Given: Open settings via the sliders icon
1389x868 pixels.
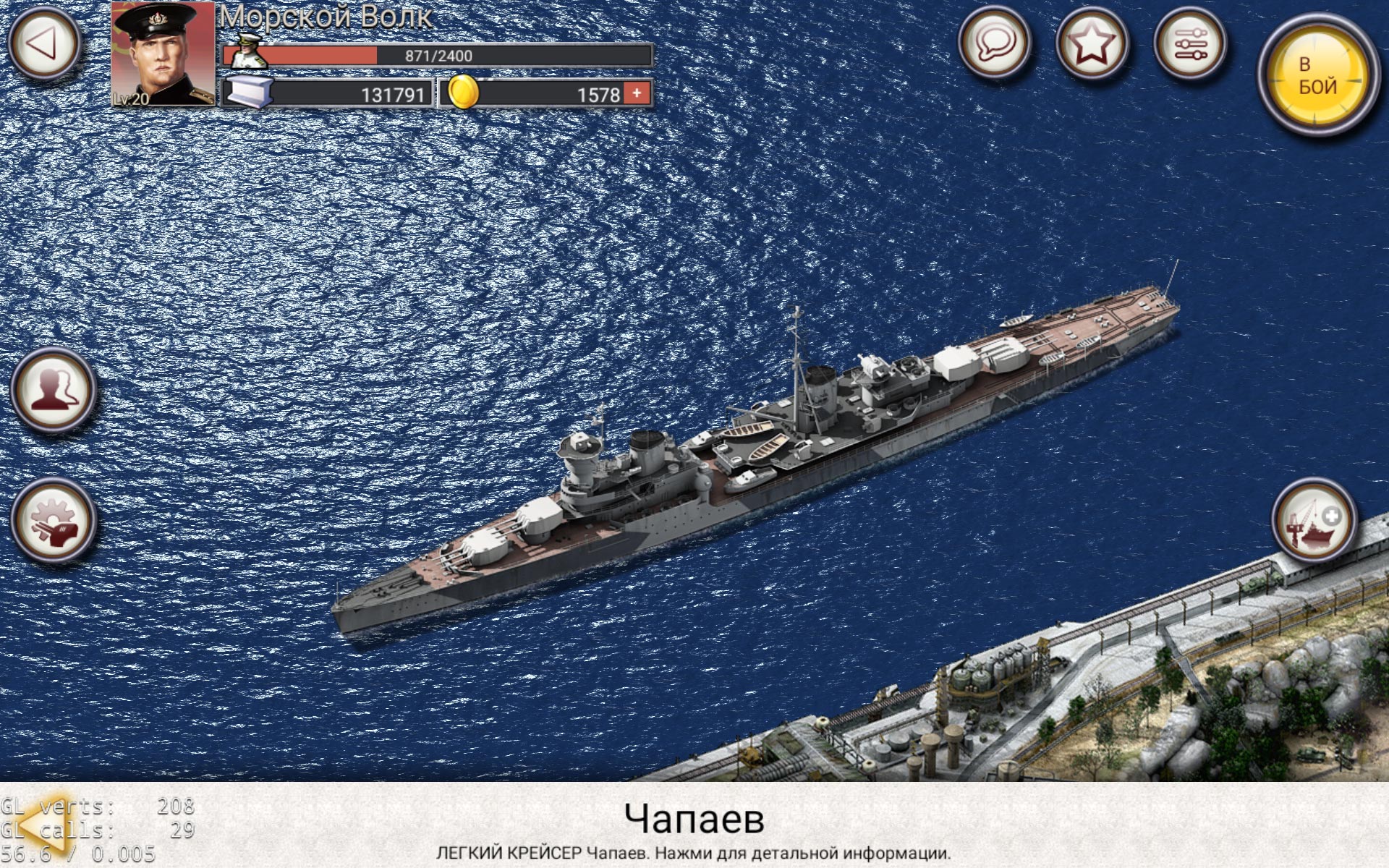Looking at the screenshot, I should click(x=1191, y=43).
